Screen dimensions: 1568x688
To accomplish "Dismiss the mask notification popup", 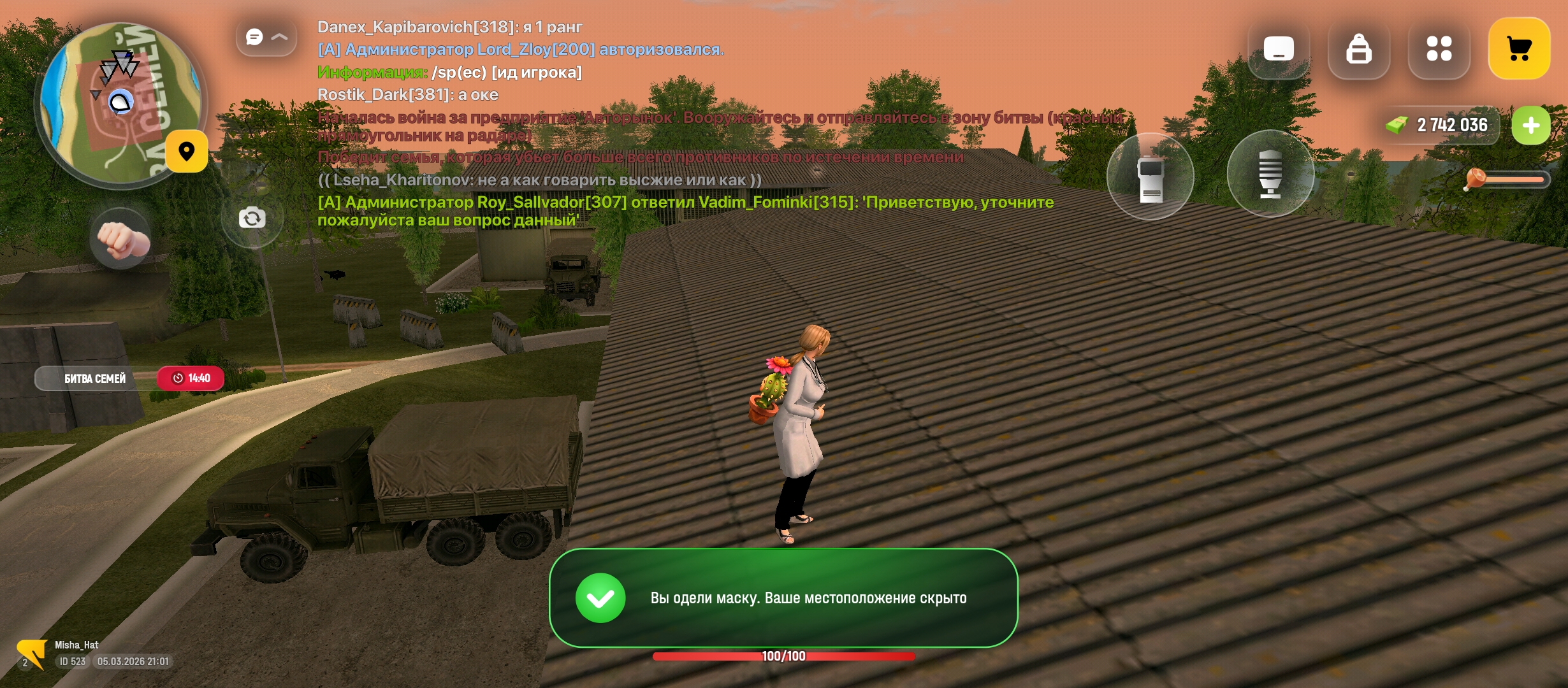I will point(783,598).
